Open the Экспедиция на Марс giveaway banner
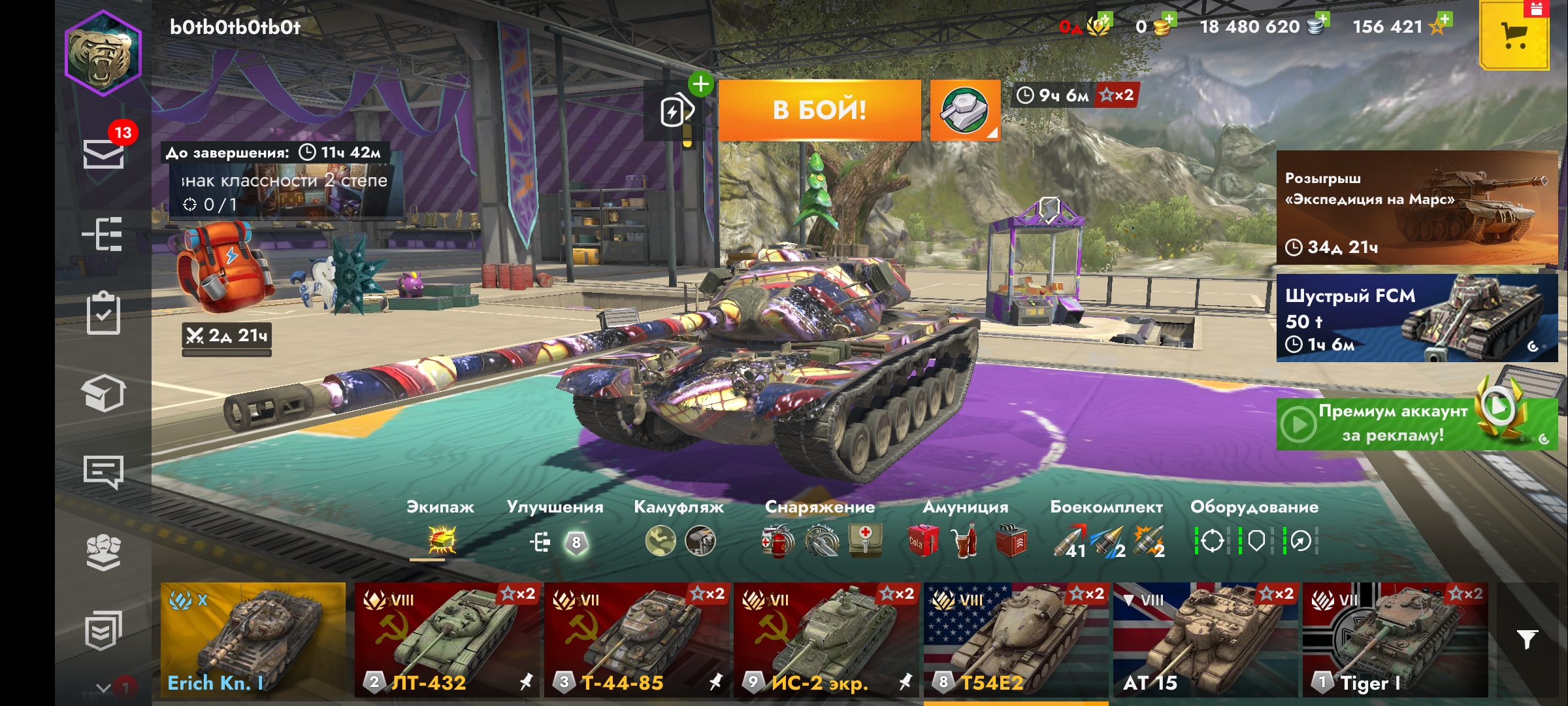 (x=1416, y=208)
